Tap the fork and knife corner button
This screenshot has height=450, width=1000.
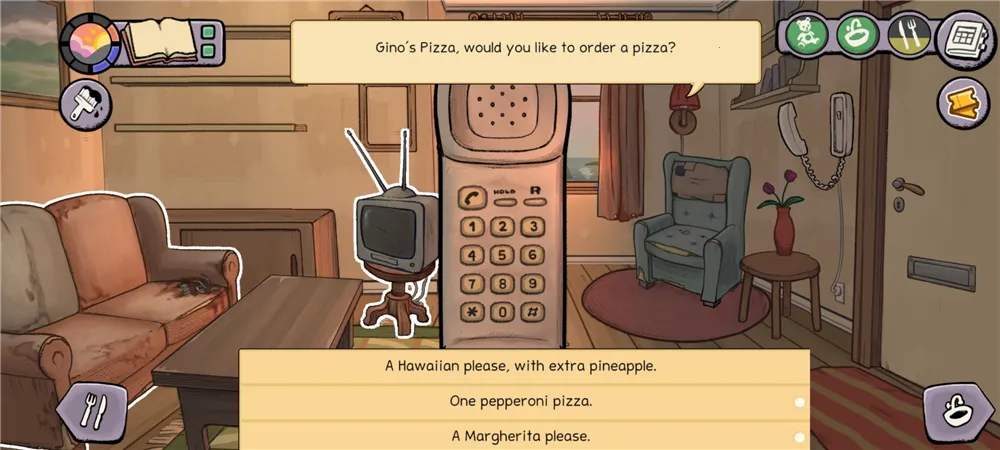(x=91, y=411)
